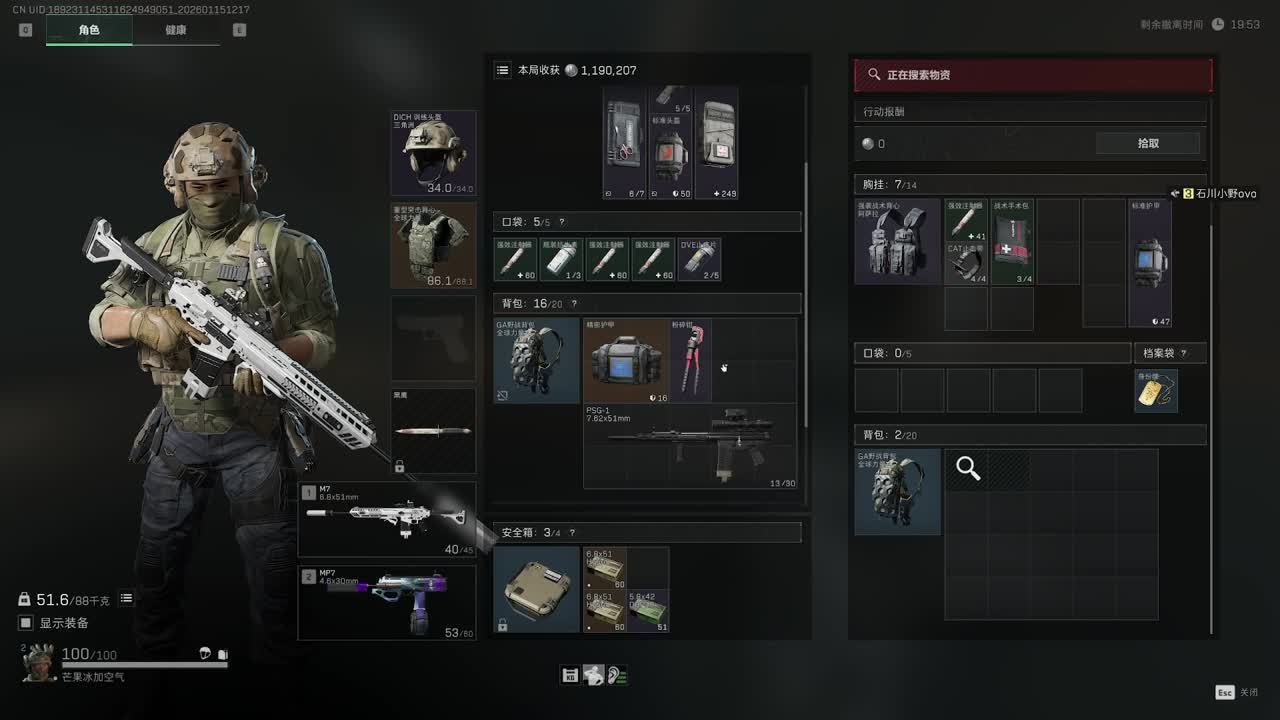Screen dimensions: 1280x720
Task: Choose the 黑鹰 knife slot
Action: pos(433,431)
